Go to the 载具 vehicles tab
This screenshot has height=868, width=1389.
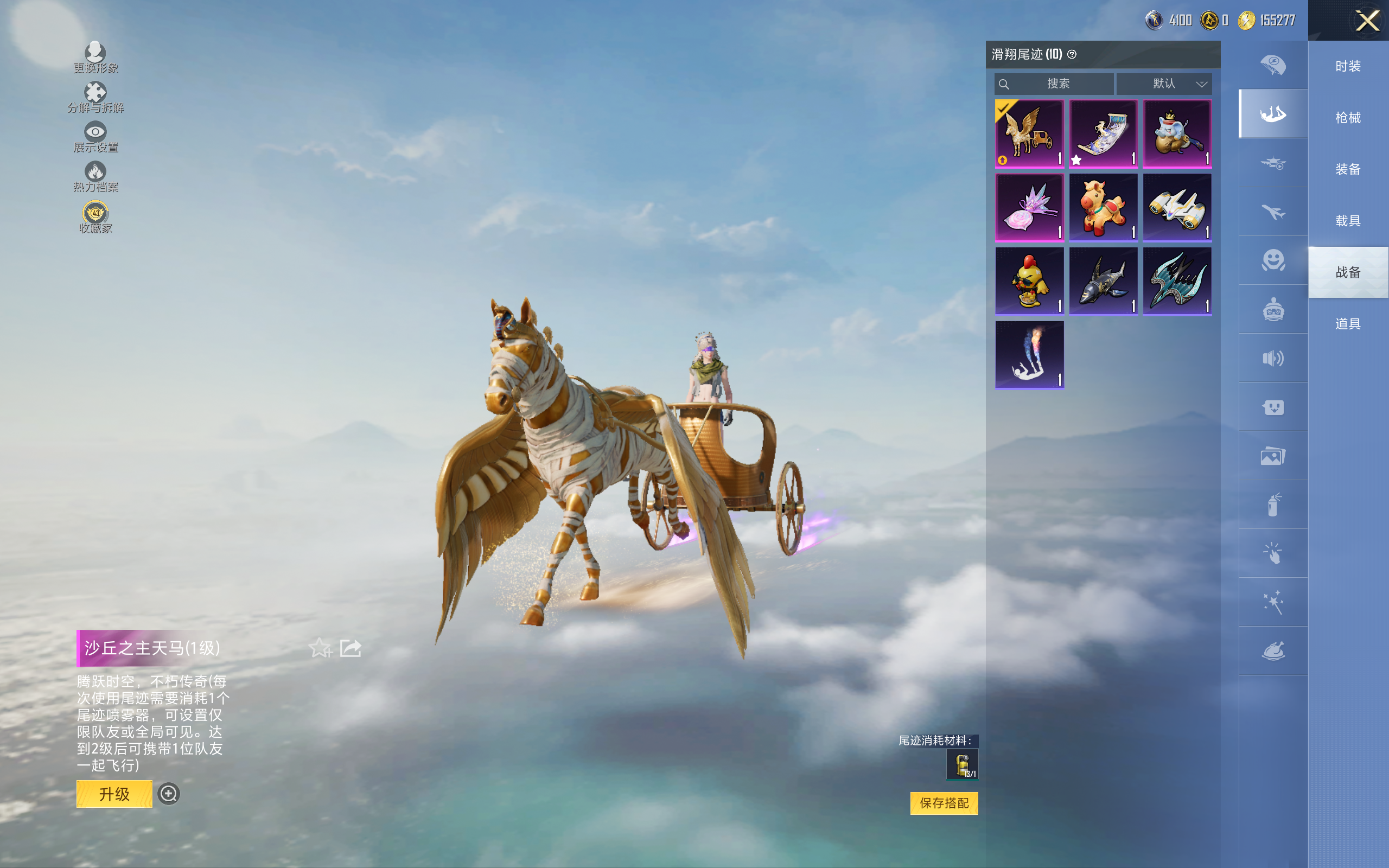coord(1348,221)
